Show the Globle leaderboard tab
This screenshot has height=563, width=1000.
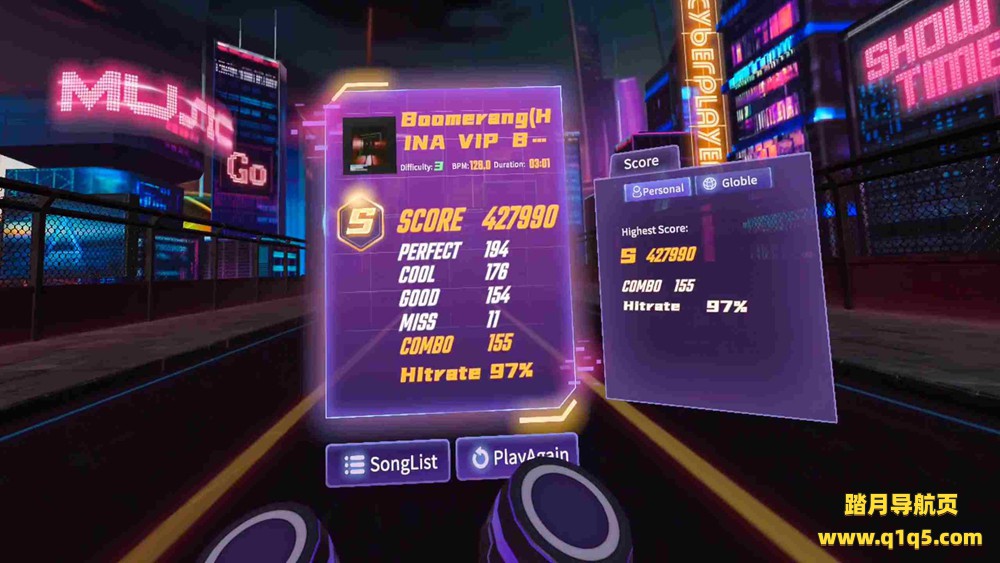click(733, 182)
